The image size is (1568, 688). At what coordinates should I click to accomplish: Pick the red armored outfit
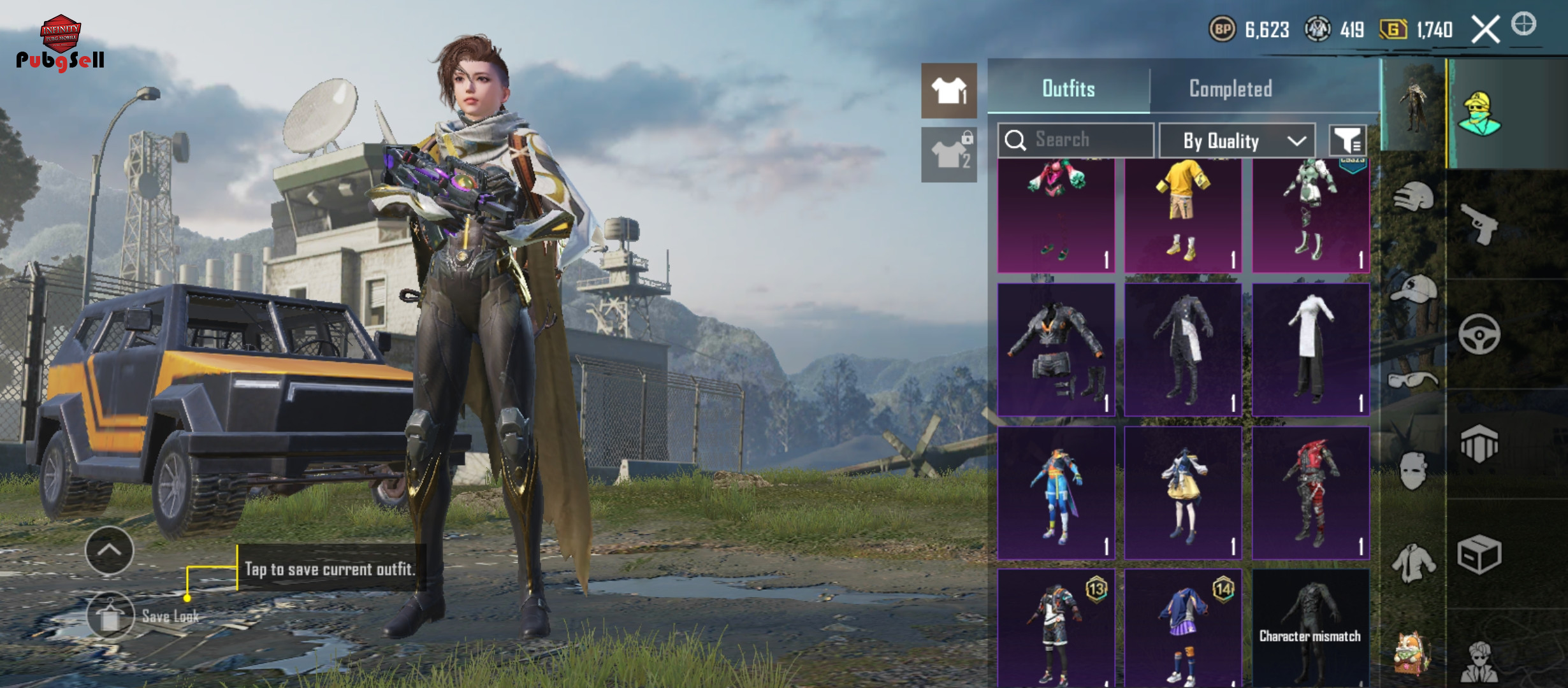(x=1310, y=492)
